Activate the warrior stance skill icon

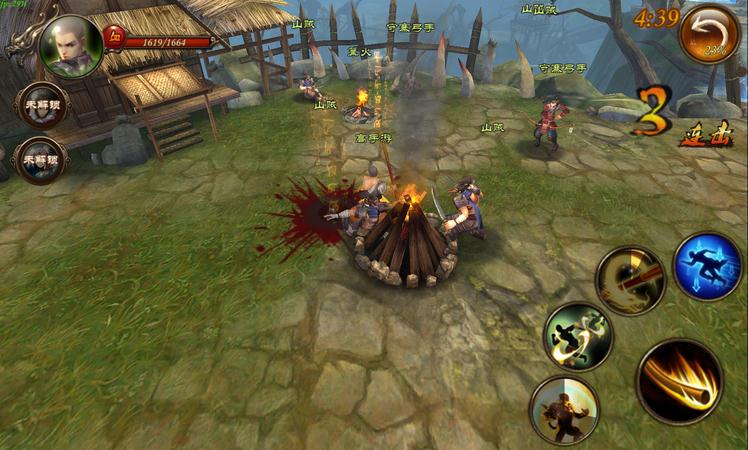tap(564, 409)
